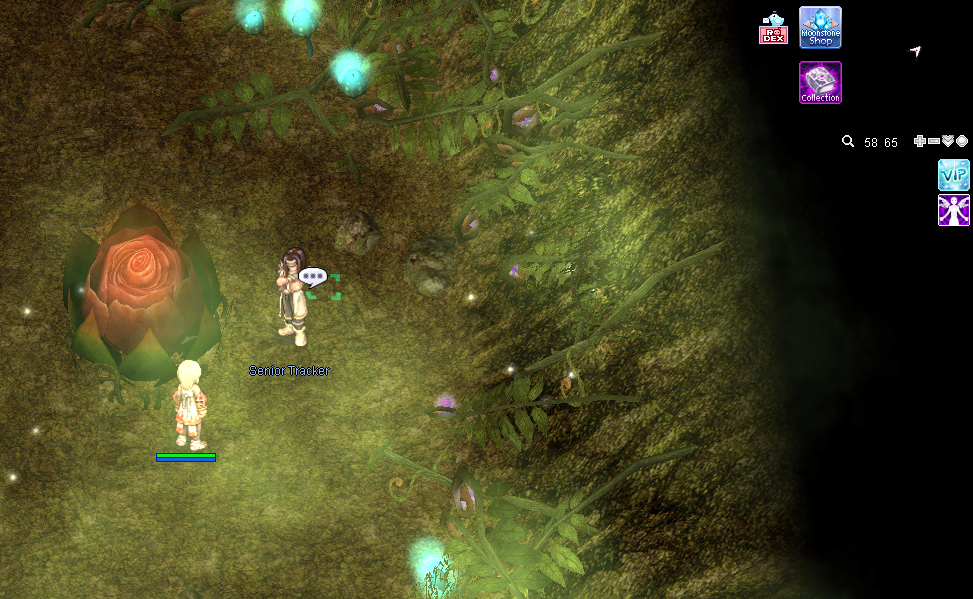973x599 pixels.
Task: Open the VIP status icon
Action: (x=953, y=175)
